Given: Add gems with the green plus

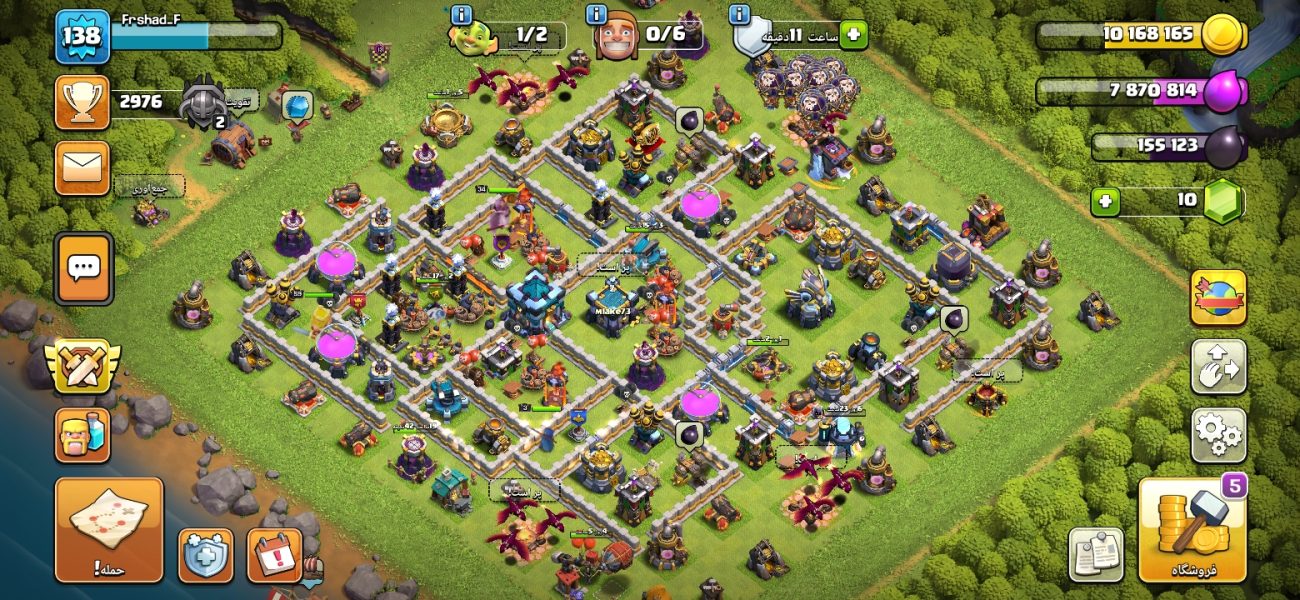Looking at the screenshot, I should tap(1105, 200).
